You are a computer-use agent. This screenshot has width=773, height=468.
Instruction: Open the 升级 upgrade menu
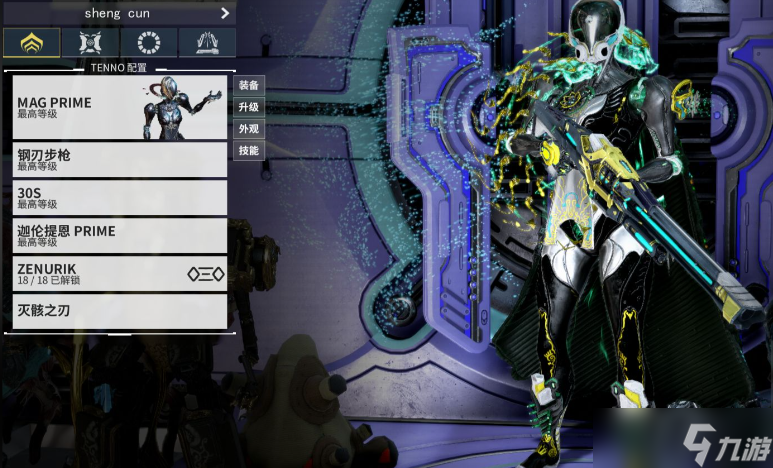[x=248, y=107]
